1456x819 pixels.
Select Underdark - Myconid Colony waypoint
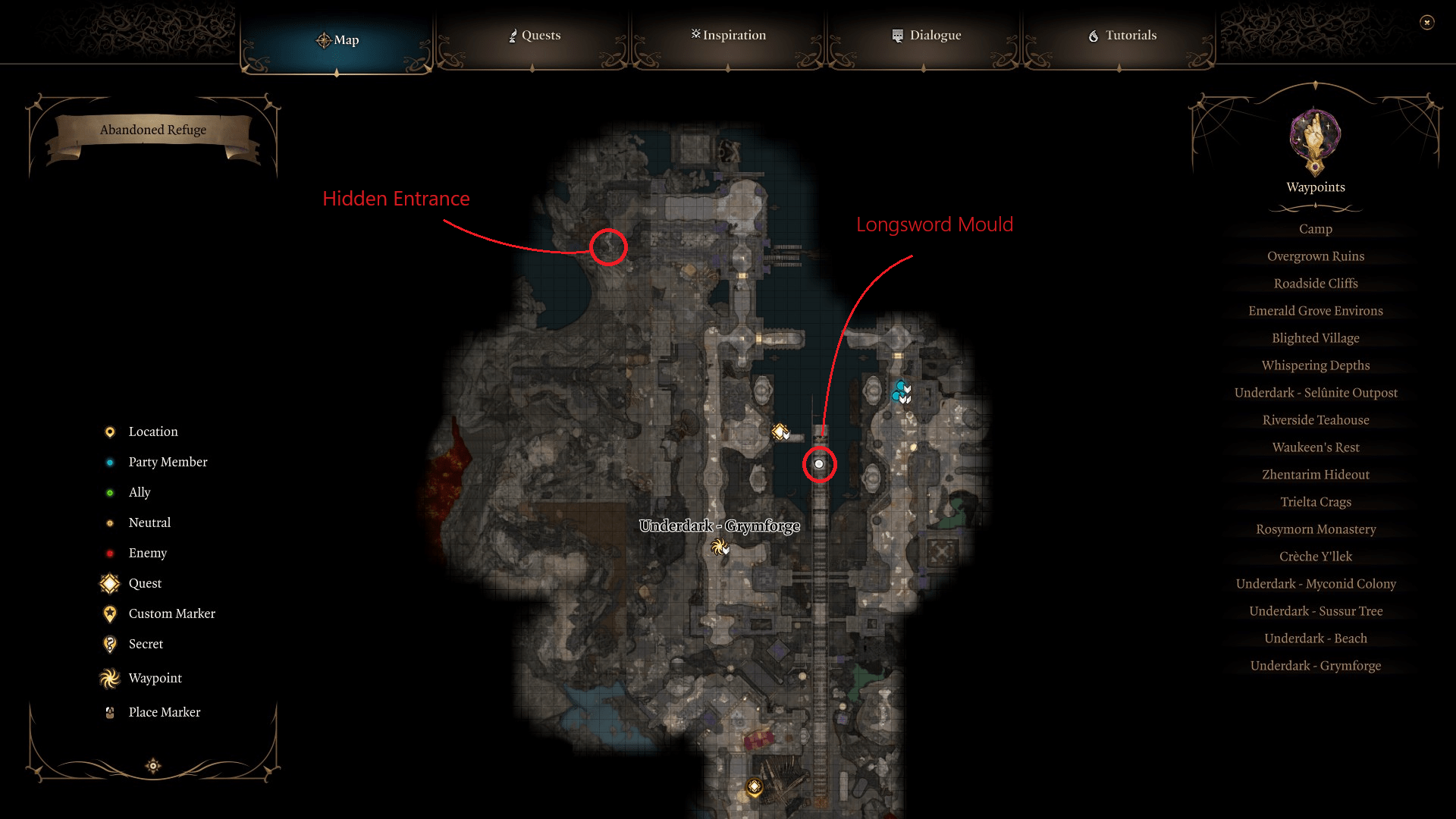(x=1316, y=583)
